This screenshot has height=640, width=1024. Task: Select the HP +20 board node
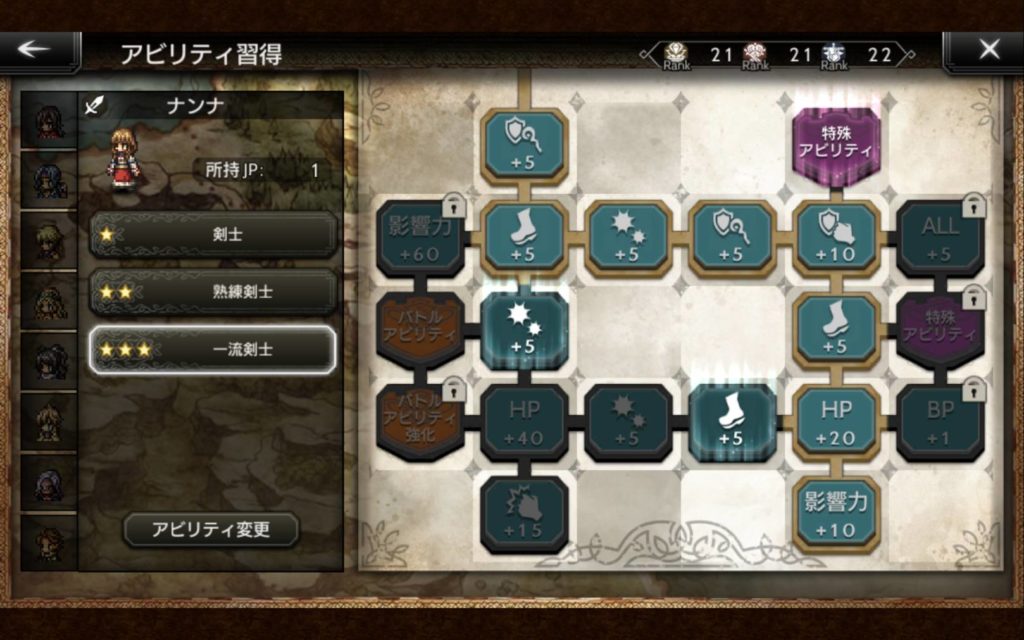[x=836, y=422]
